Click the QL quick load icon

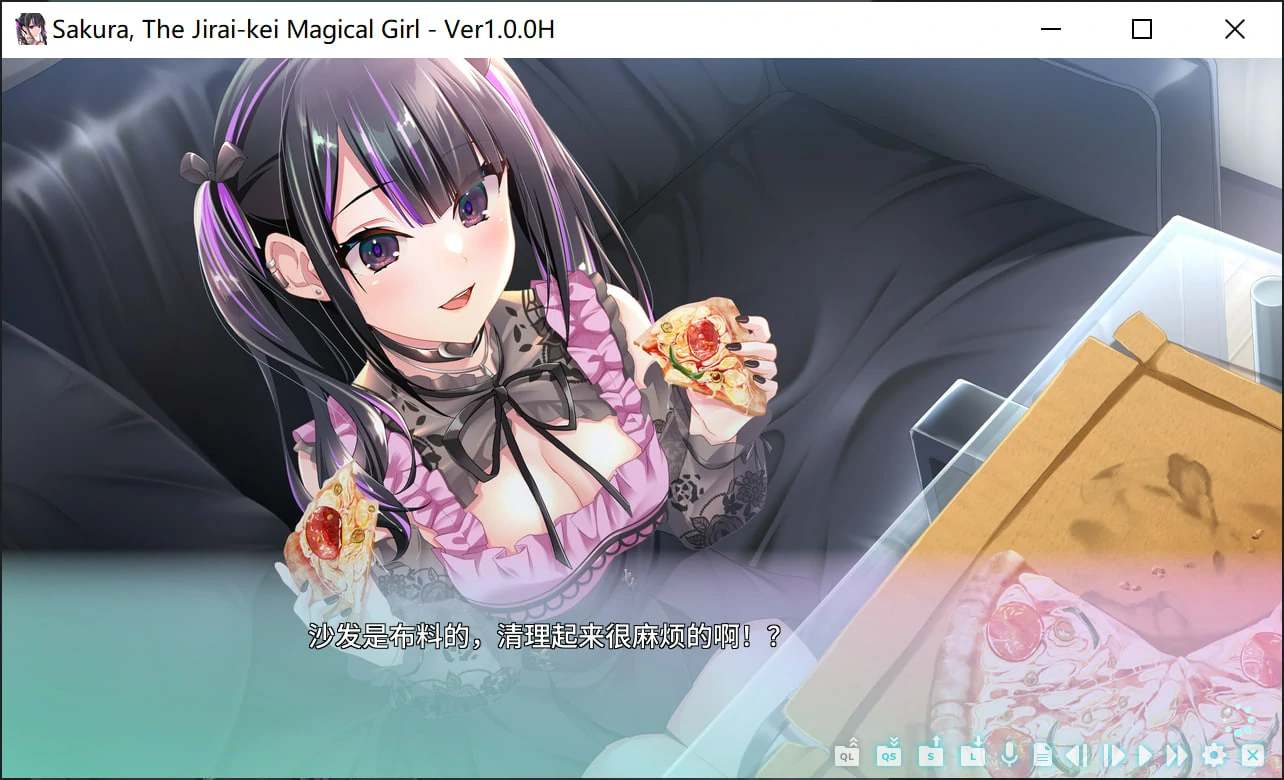pos(847,756)
